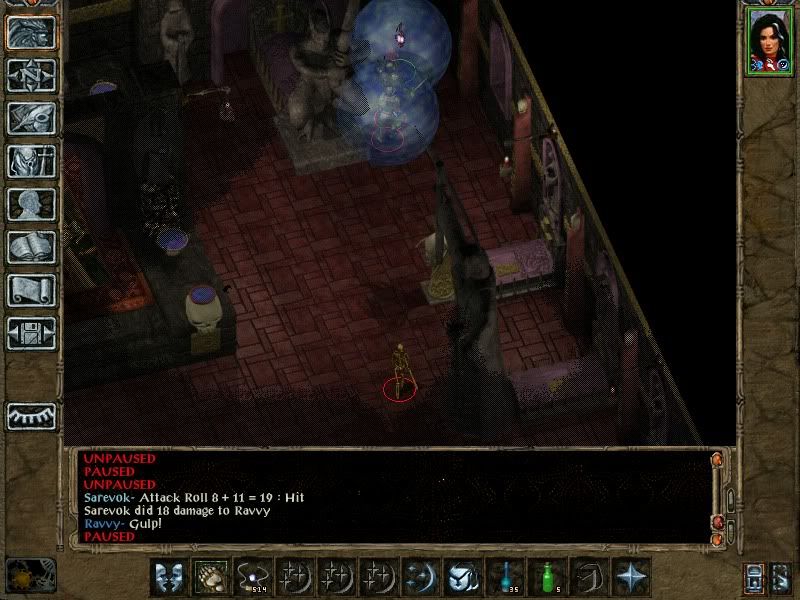
Task: Select the bow quick slot
Action: click(588, 576)
